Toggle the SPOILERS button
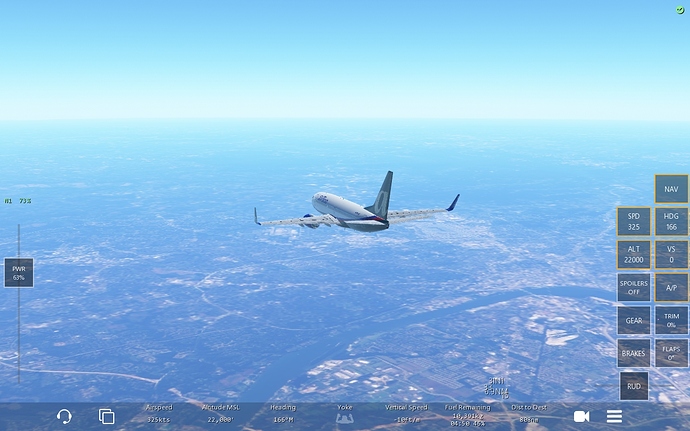This screenshot has width=690, height=431. (633, 287)
